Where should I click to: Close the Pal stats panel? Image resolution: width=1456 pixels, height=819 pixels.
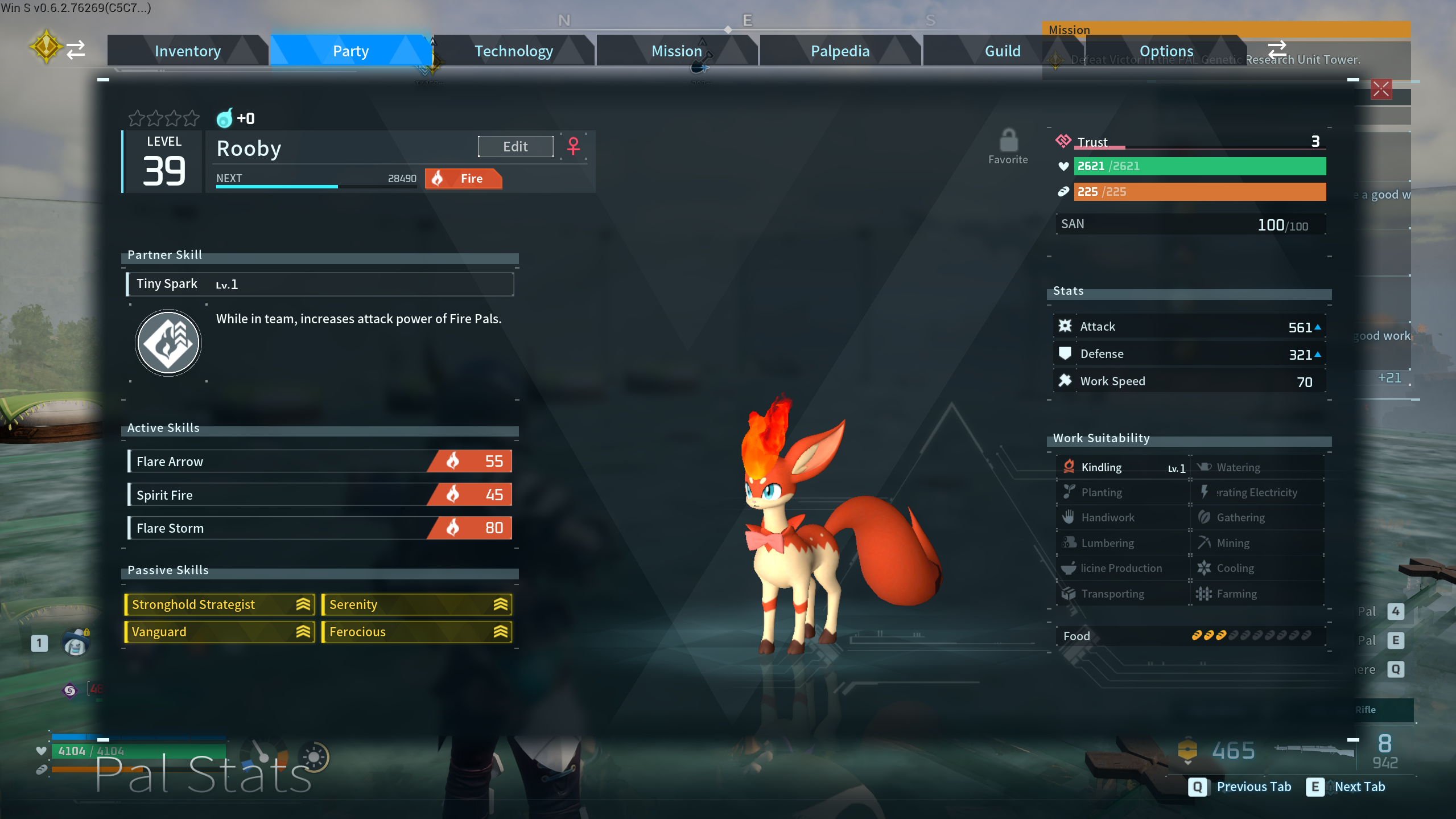pyautogui.click(x=1381, y=89)
